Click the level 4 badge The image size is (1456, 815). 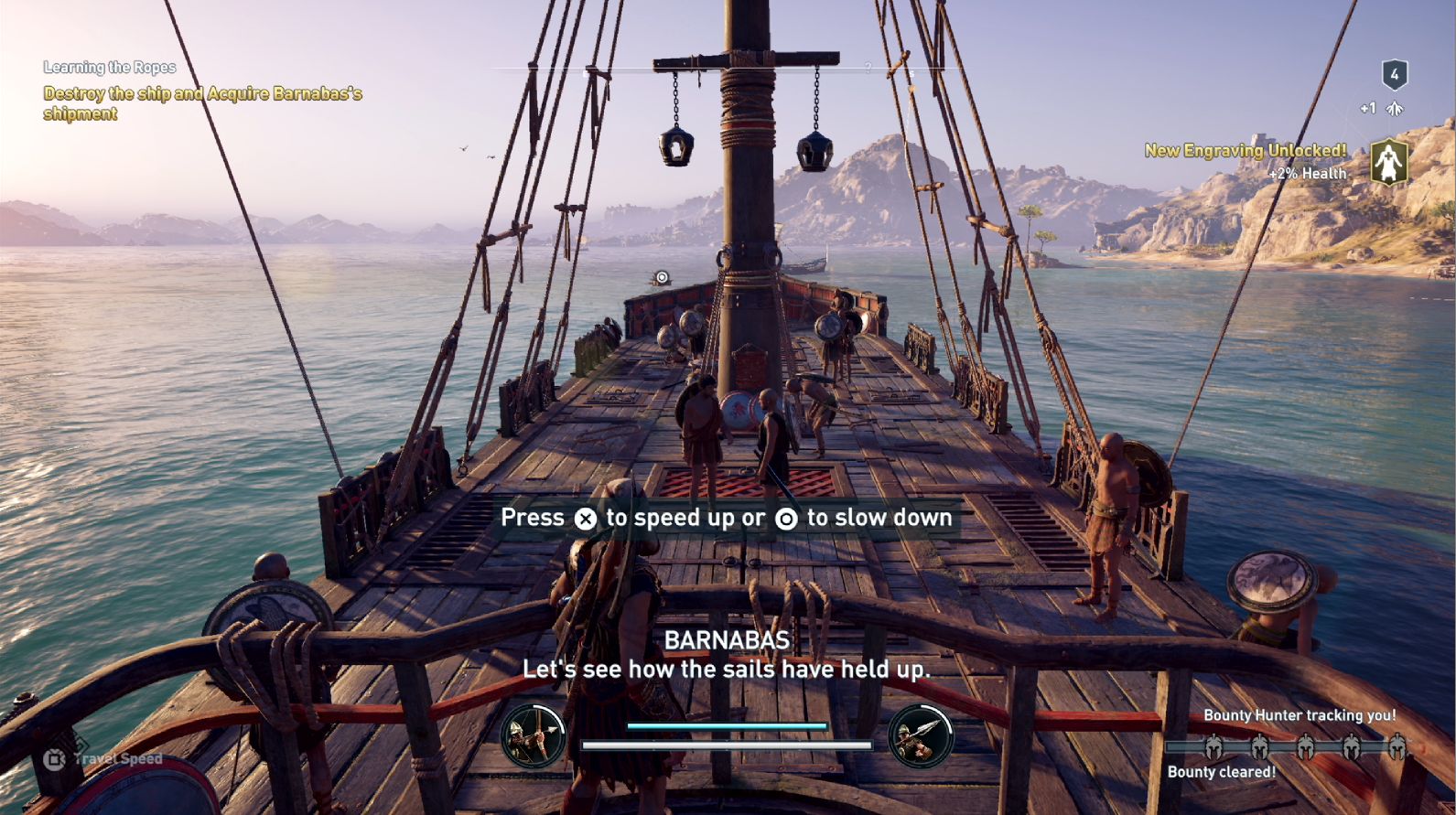(1394, 75)
